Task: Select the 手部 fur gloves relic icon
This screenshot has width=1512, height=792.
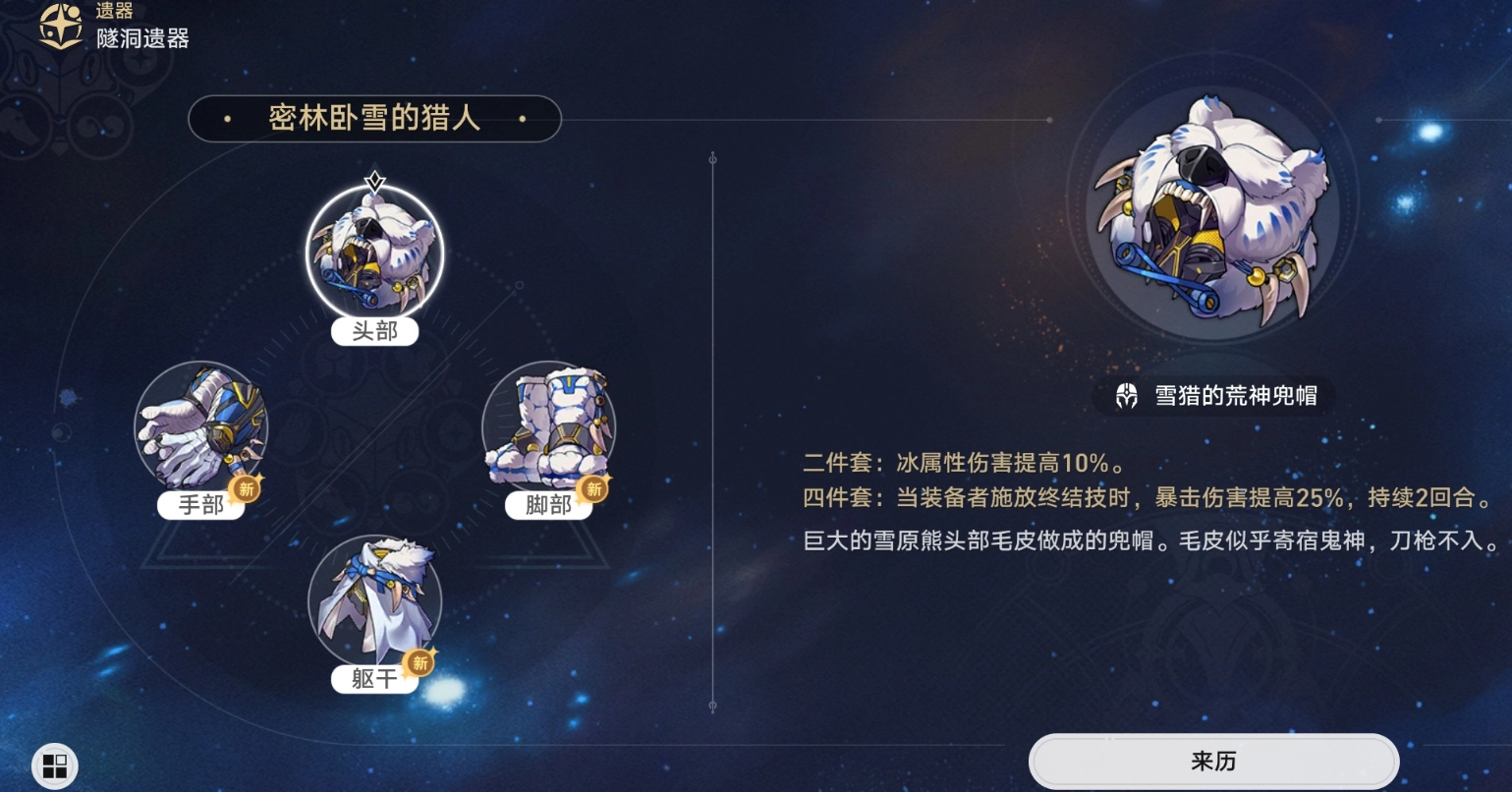Action: [200, 427]
